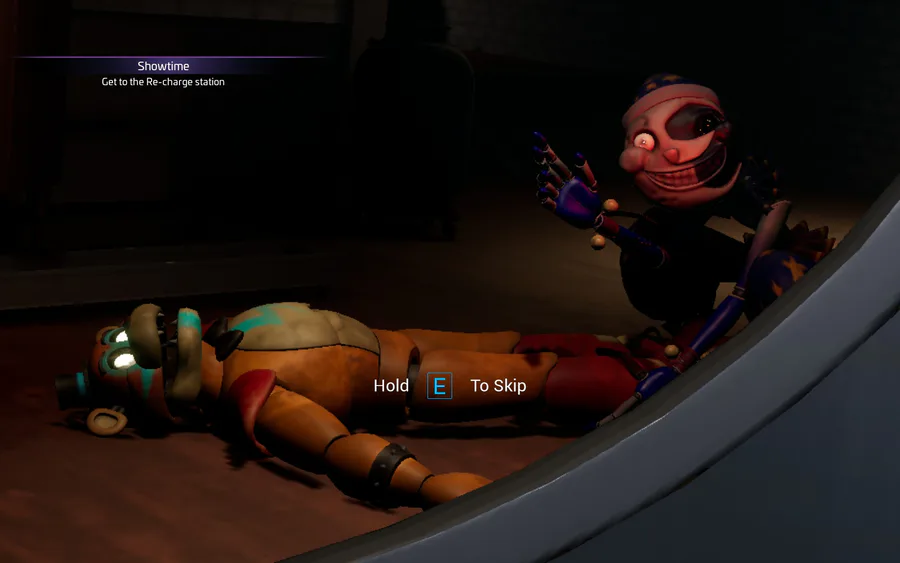The height and width of the screenshot is (563, 900).
Task: Select the Showtime objective tracker
Action: [x=163, y=73]
